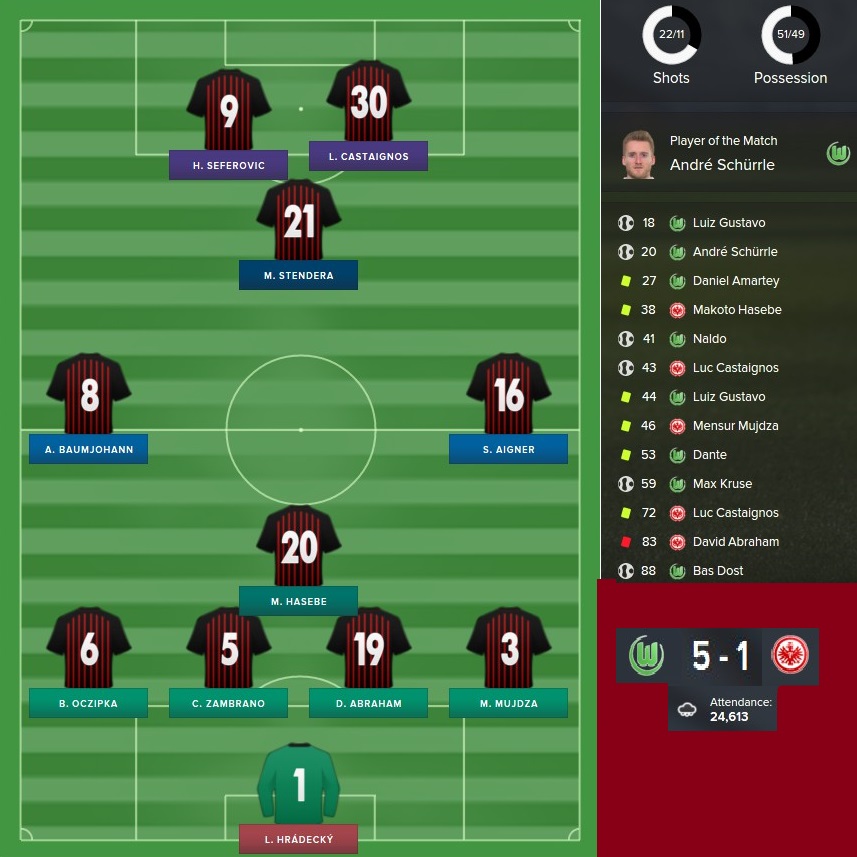
Task: Show David Abraham's red card event
Action: [x=735, y=542]
